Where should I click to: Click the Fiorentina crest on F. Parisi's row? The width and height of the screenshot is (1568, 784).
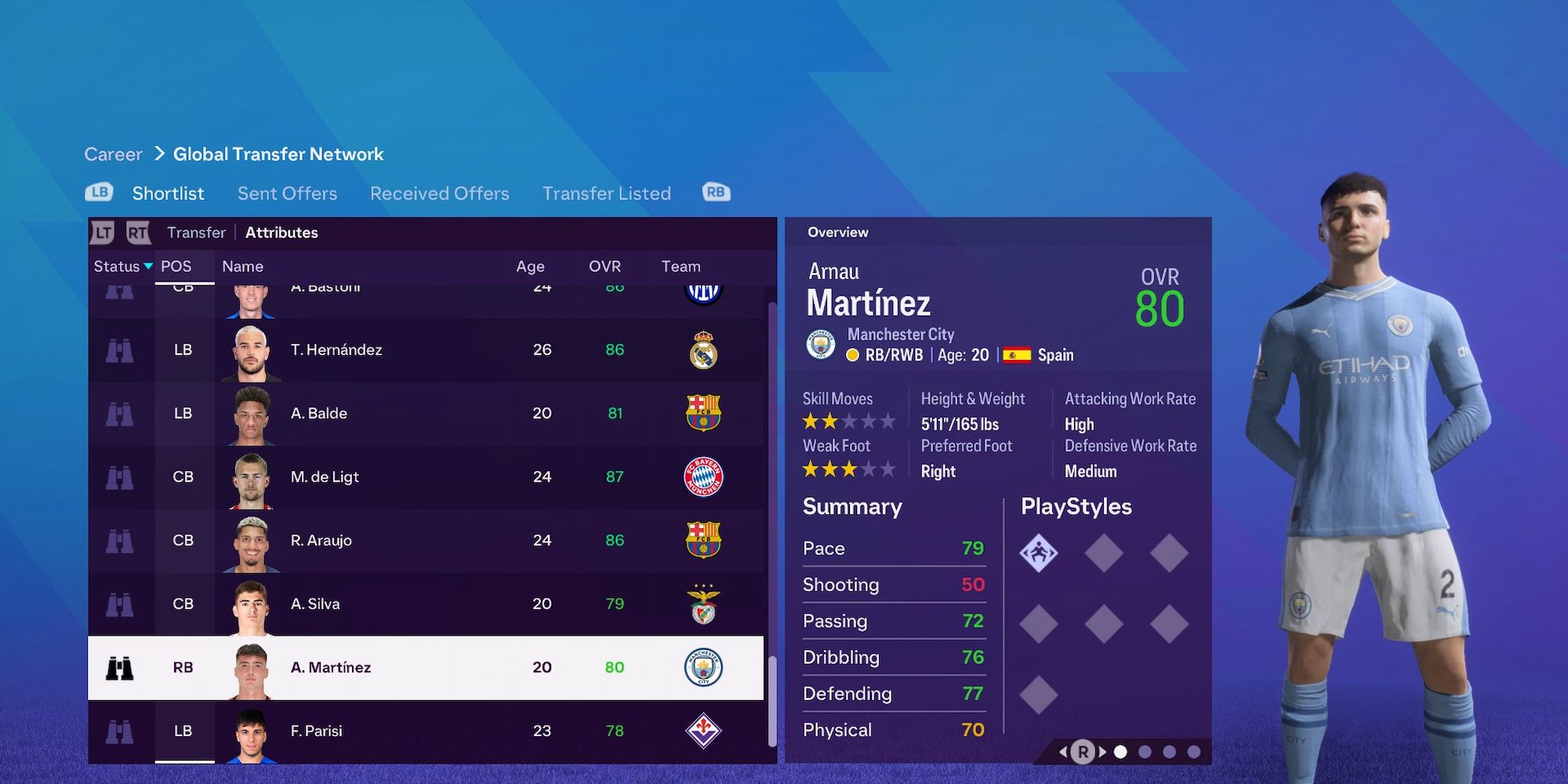[705, 730]
